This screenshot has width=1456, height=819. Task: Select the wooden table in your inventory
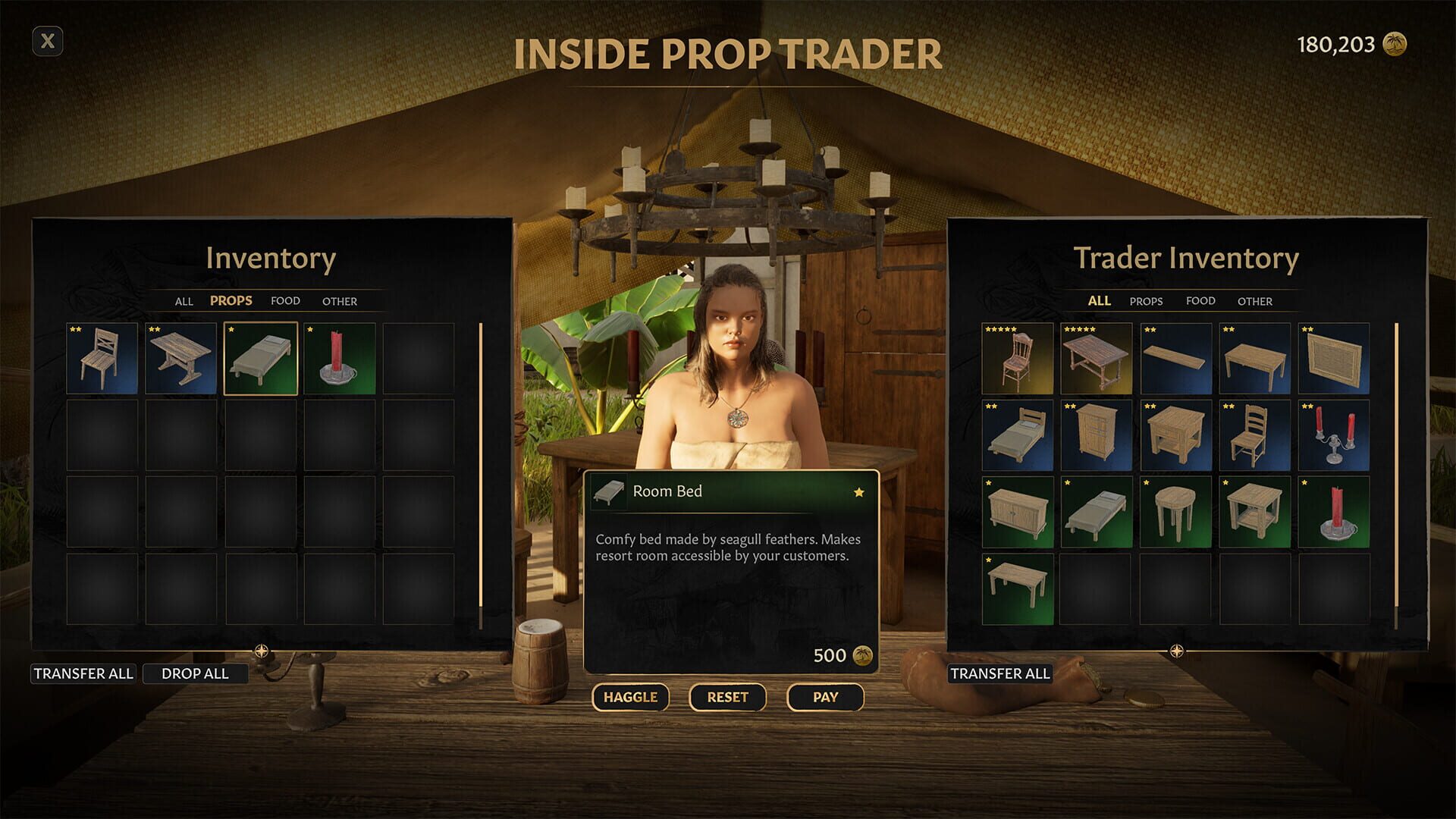[x=181, y=356]
